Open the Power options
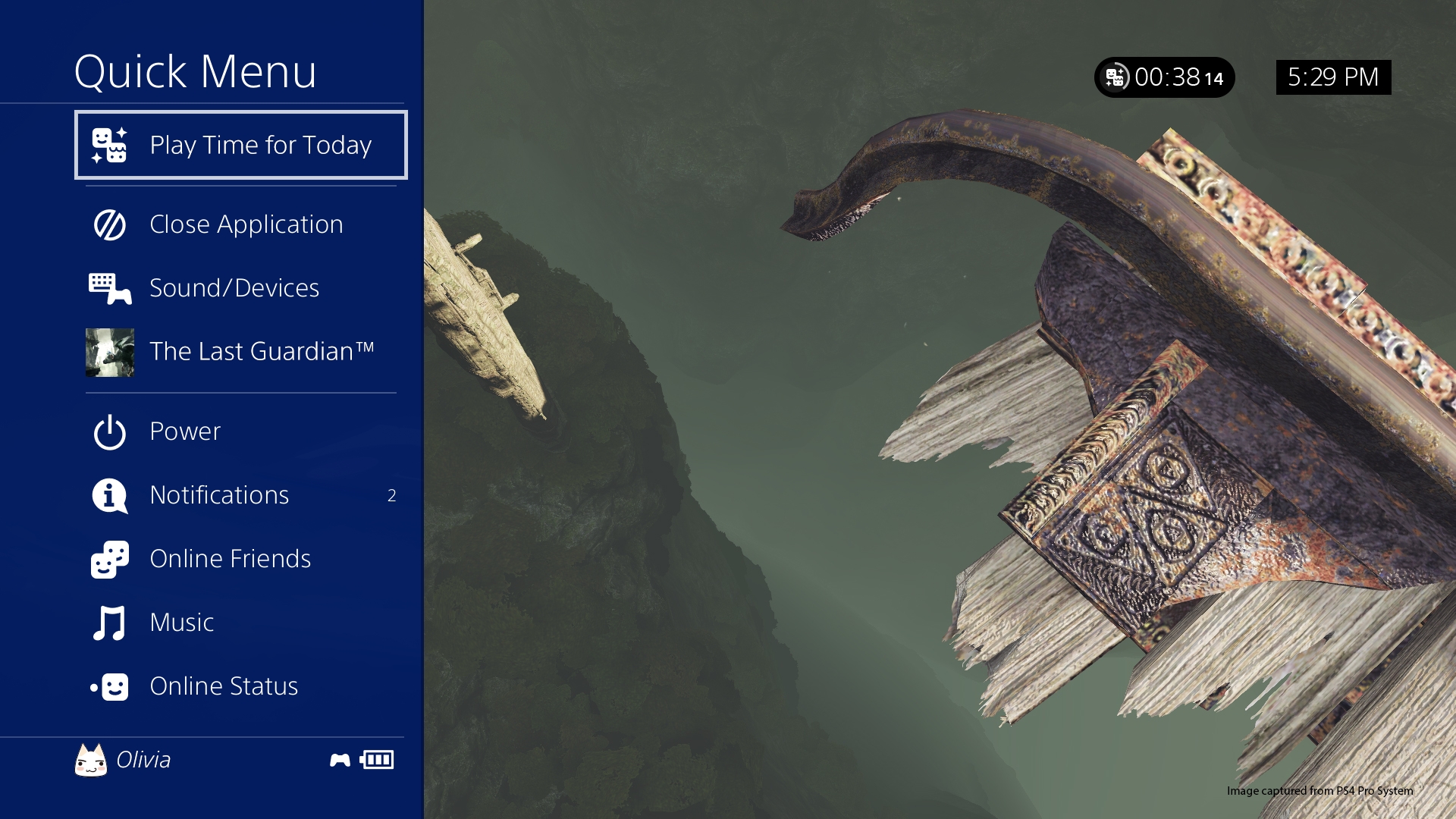The height and width of the screenshot is (819, 1456). point(241,431)
